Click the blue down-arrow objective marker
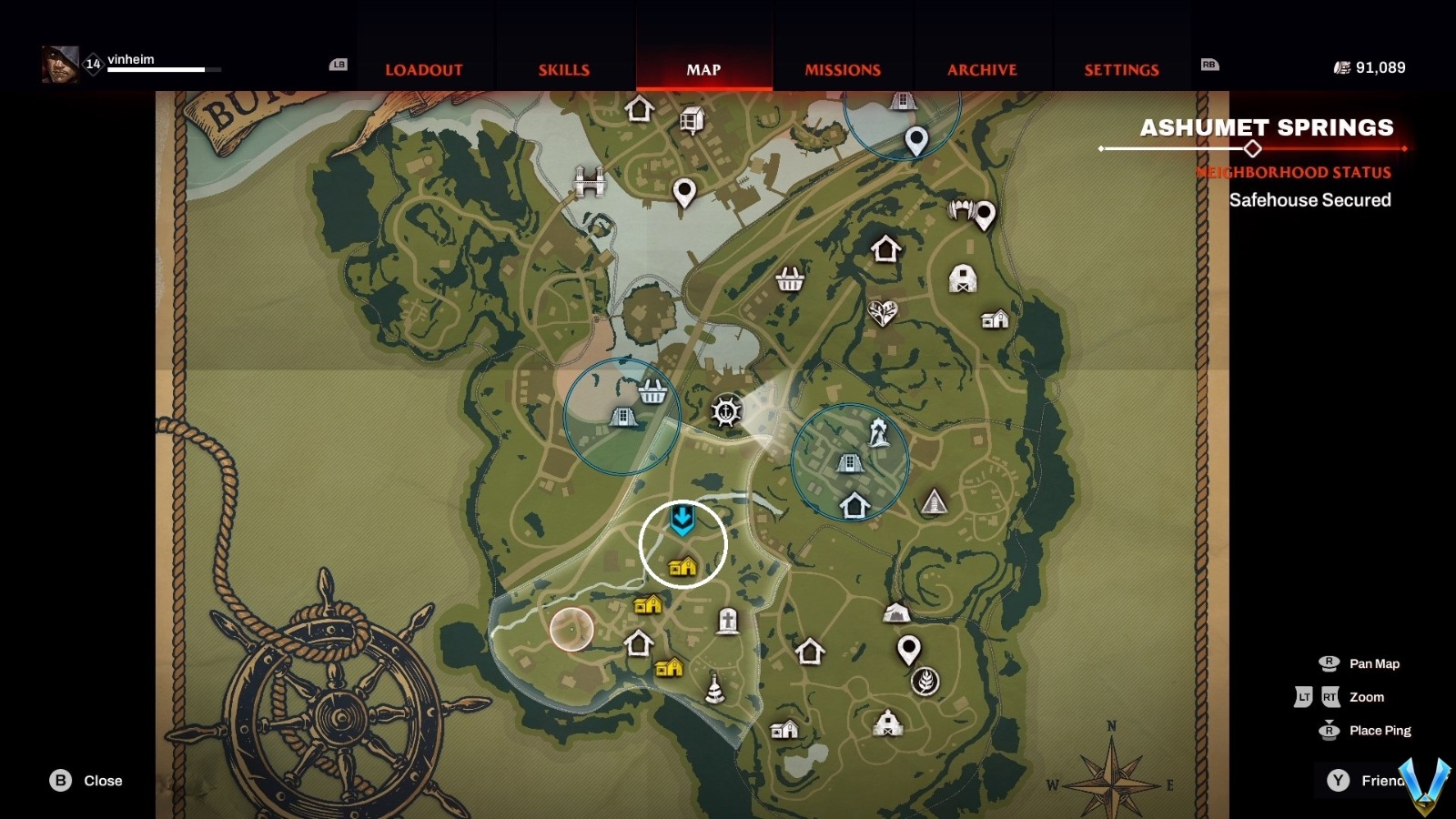1456x819 pixels. point(682,521)
